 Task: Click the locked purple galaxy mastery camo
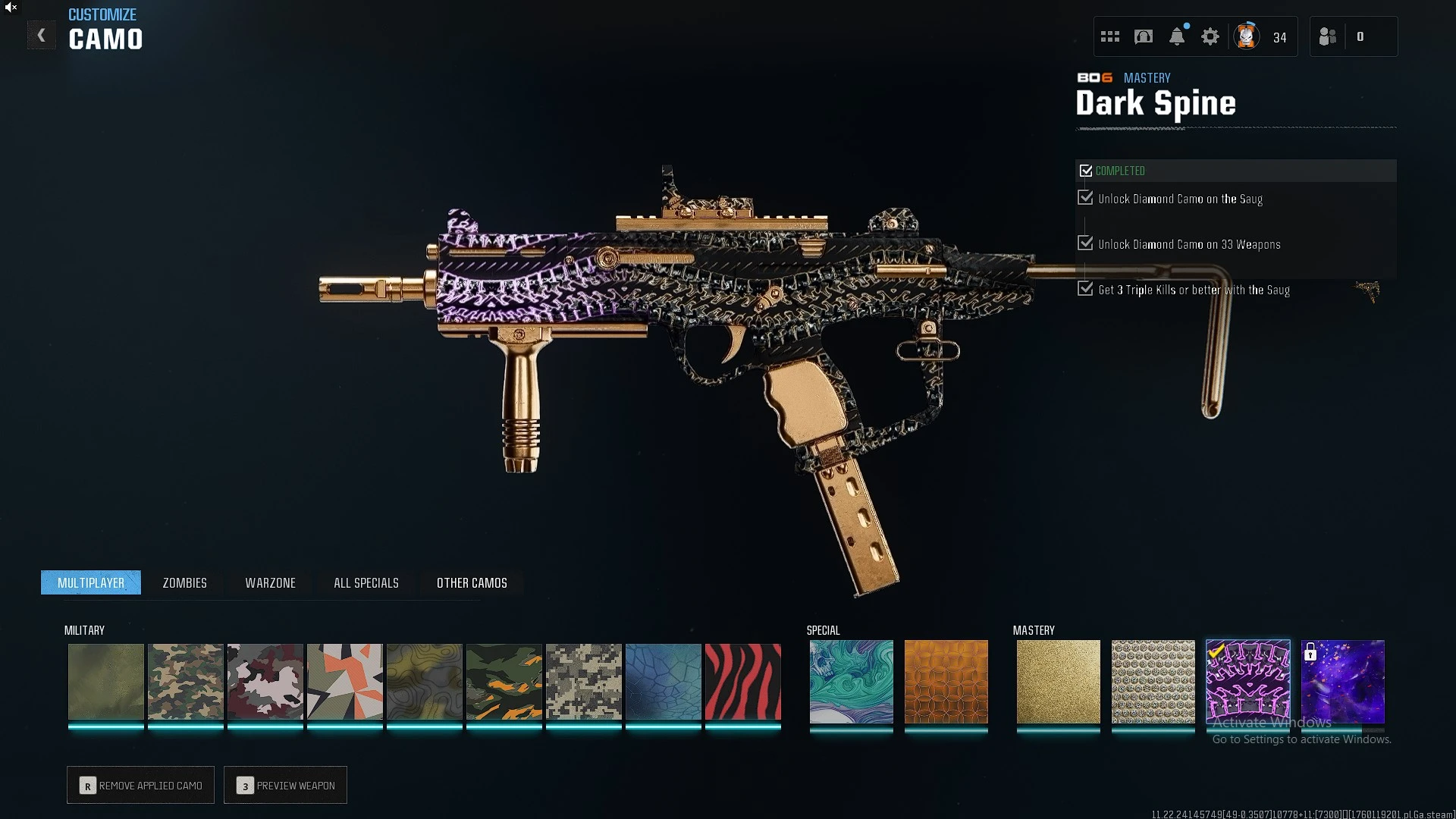1342,681
